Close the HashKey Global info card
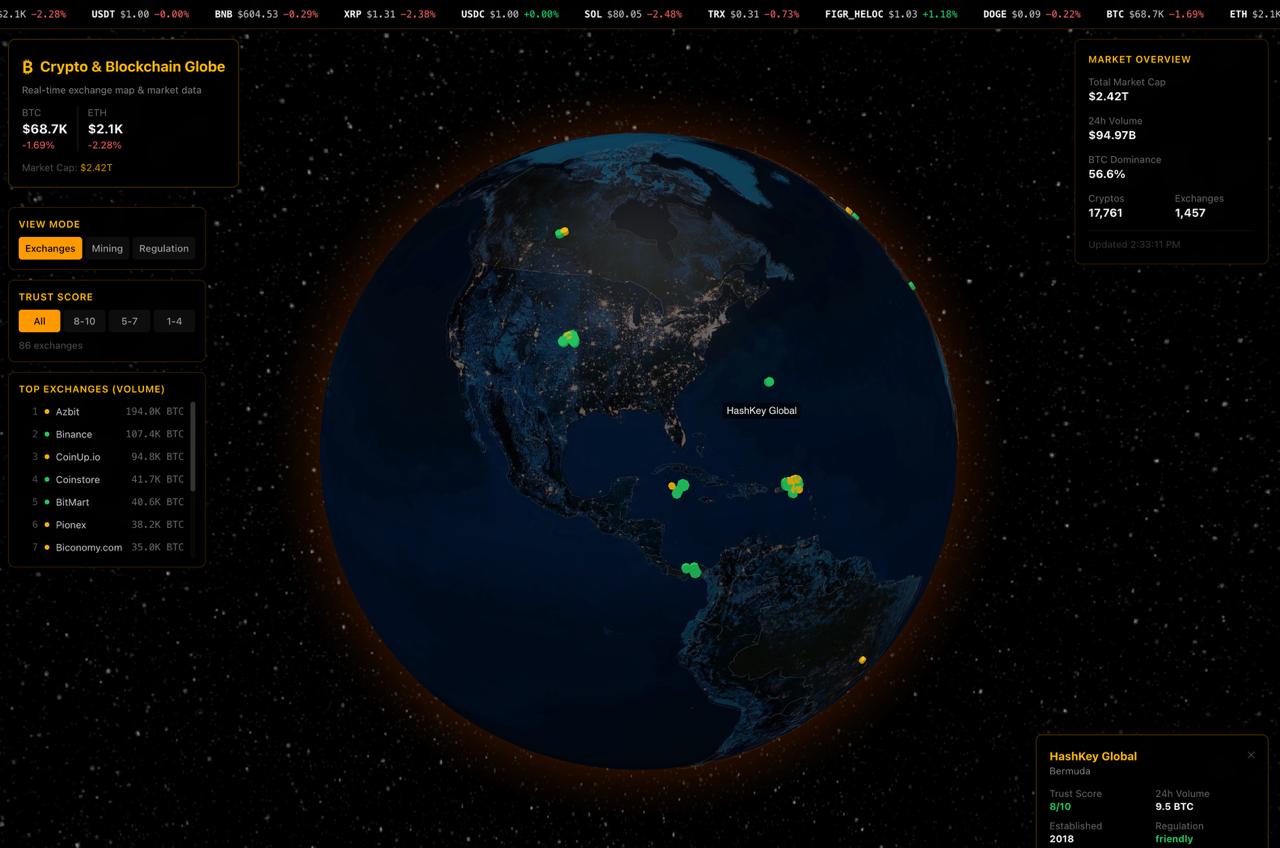This screenshot has width=1280, height=848. pyautogui.click(x=1250, y=755)
